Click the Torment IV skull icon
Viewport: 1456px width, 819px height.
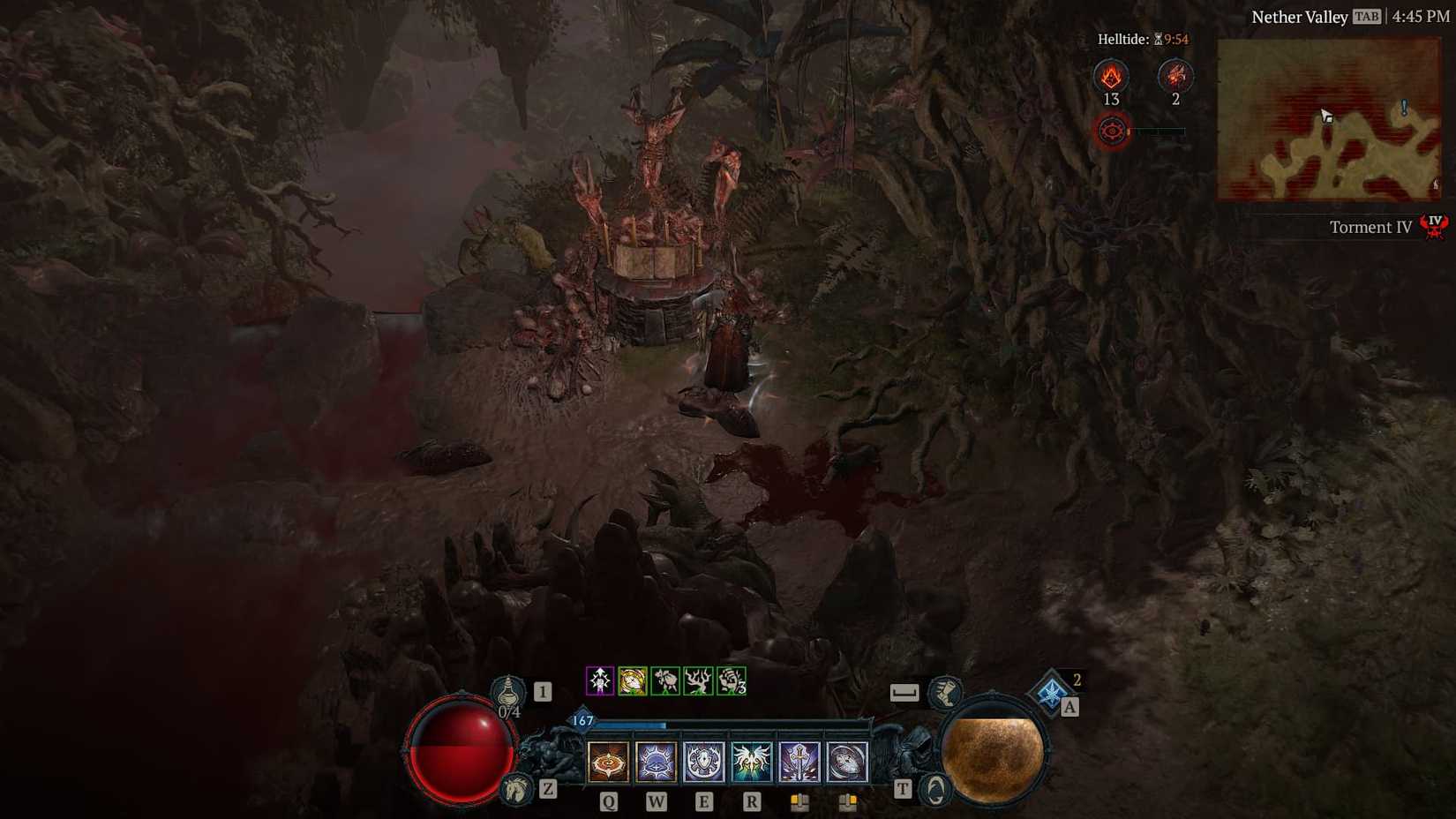[1434, 227]
